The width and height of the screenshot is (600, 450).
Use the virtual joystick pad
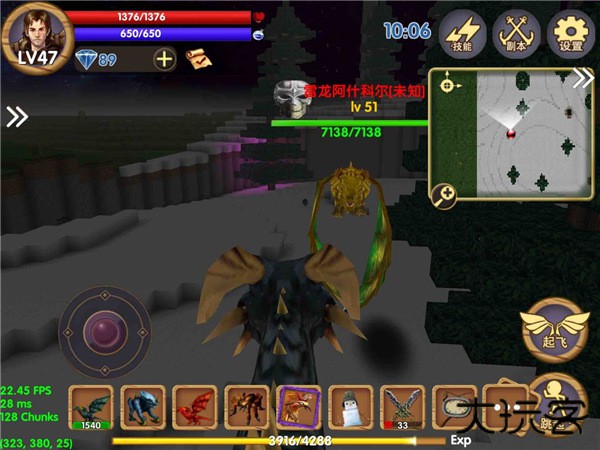(104, 329)
